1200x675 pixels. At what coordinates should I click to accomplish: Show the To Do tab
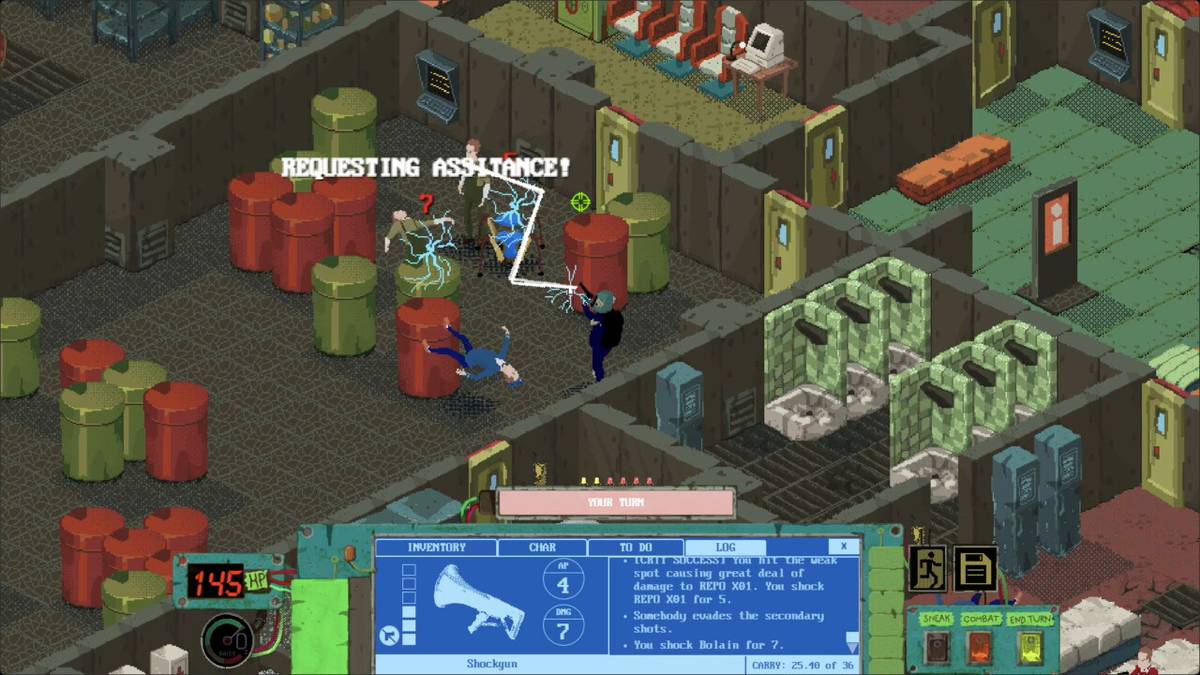[635, 547]
